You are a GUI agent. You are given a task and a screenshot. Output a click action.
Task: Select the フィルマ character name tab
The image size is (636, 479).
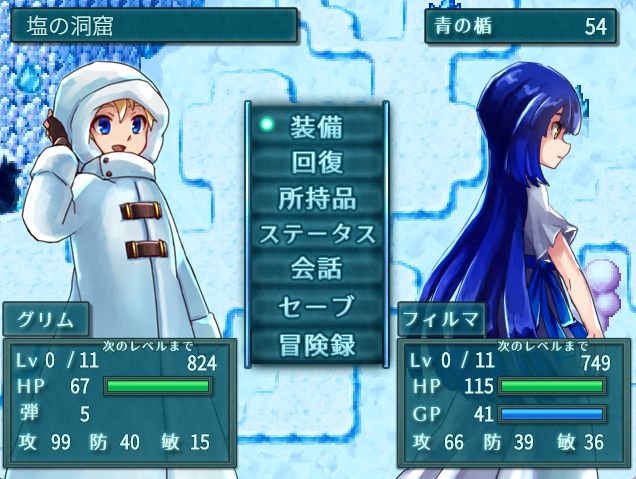tap(442, 322)
